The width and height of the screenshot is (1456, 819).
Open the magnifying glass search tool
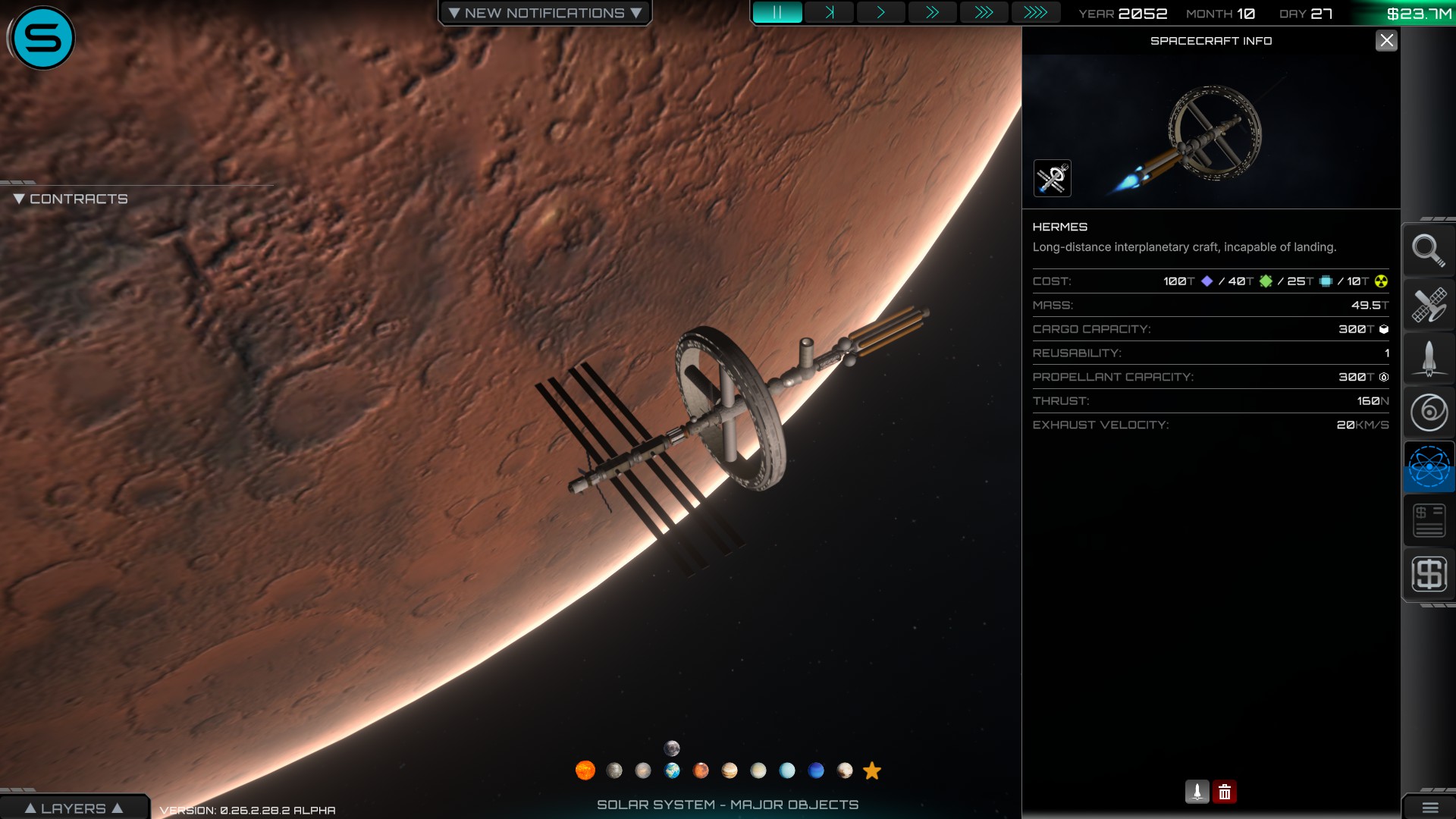pos(1429,250)
